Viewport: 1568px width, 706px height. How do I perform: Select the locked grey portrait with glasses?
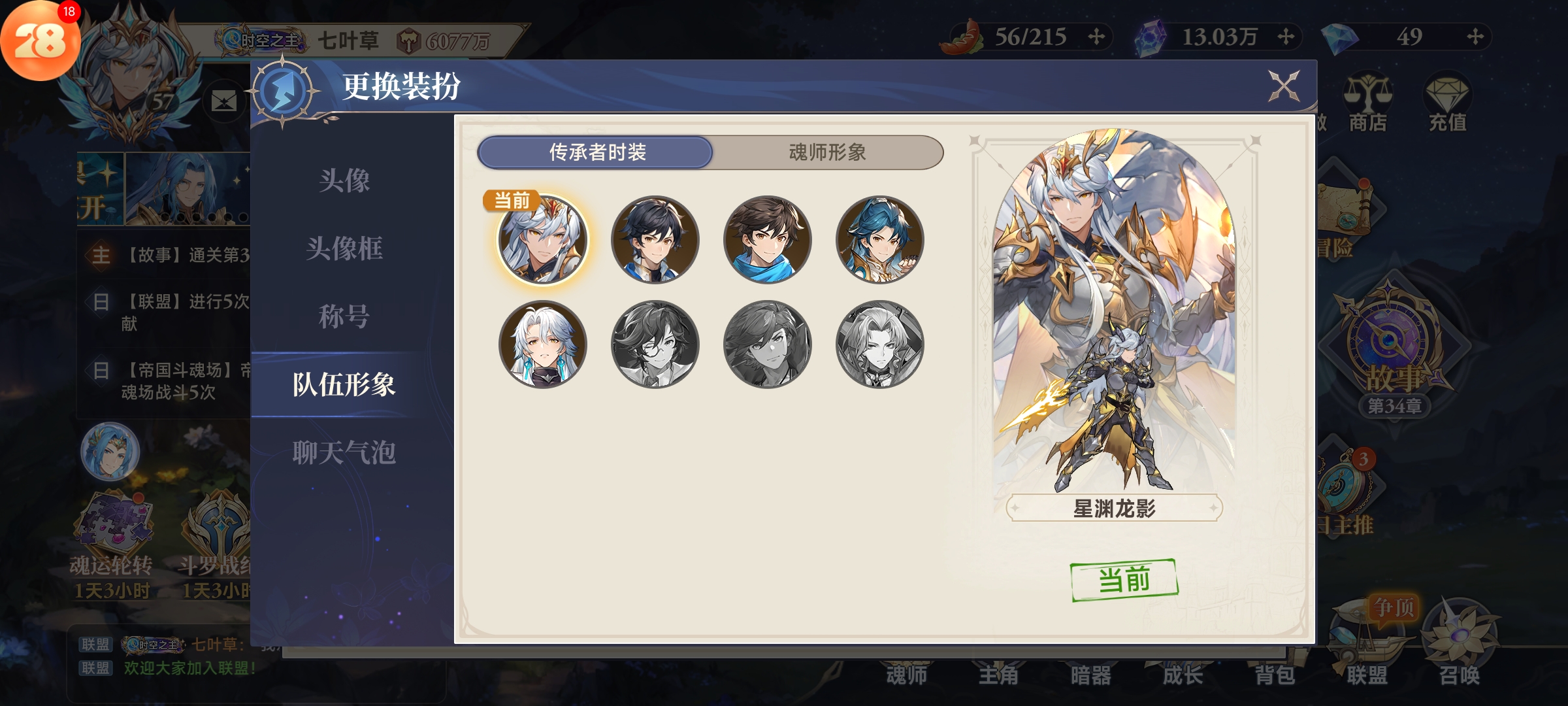[655, 345]
